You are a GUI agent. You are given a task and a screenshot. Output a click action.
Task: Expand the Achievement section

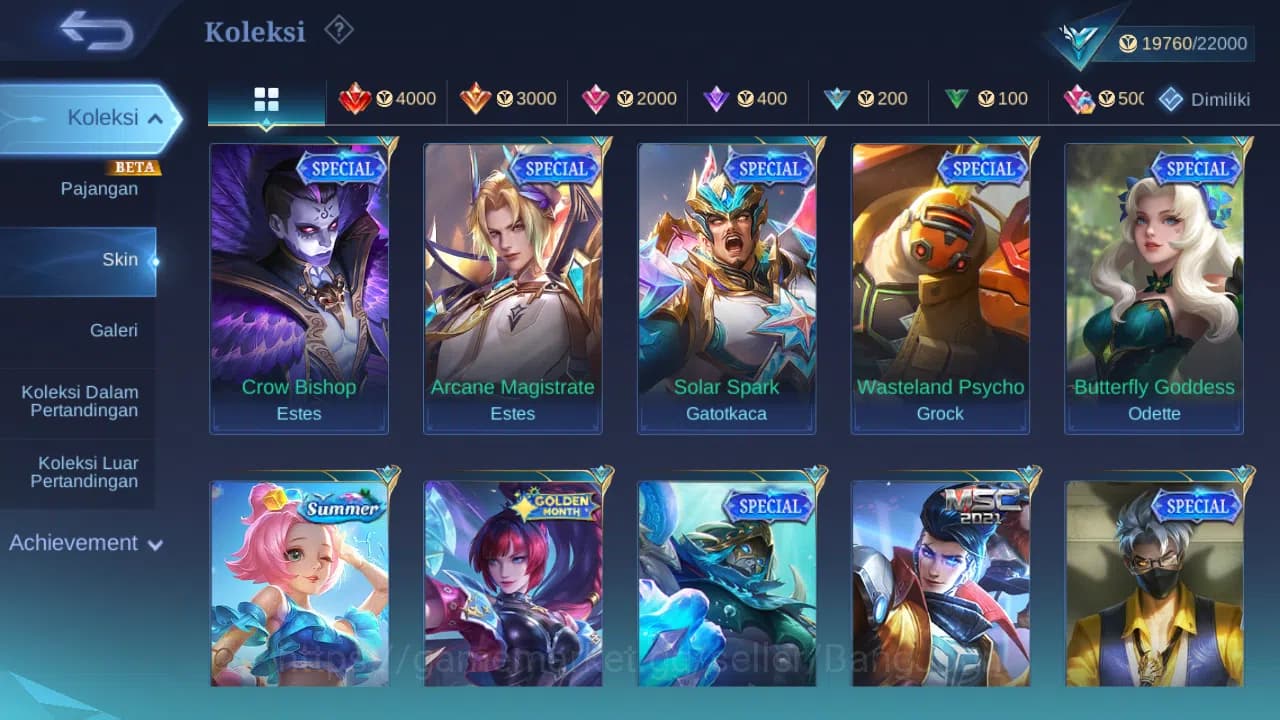(x=86, y=543)
